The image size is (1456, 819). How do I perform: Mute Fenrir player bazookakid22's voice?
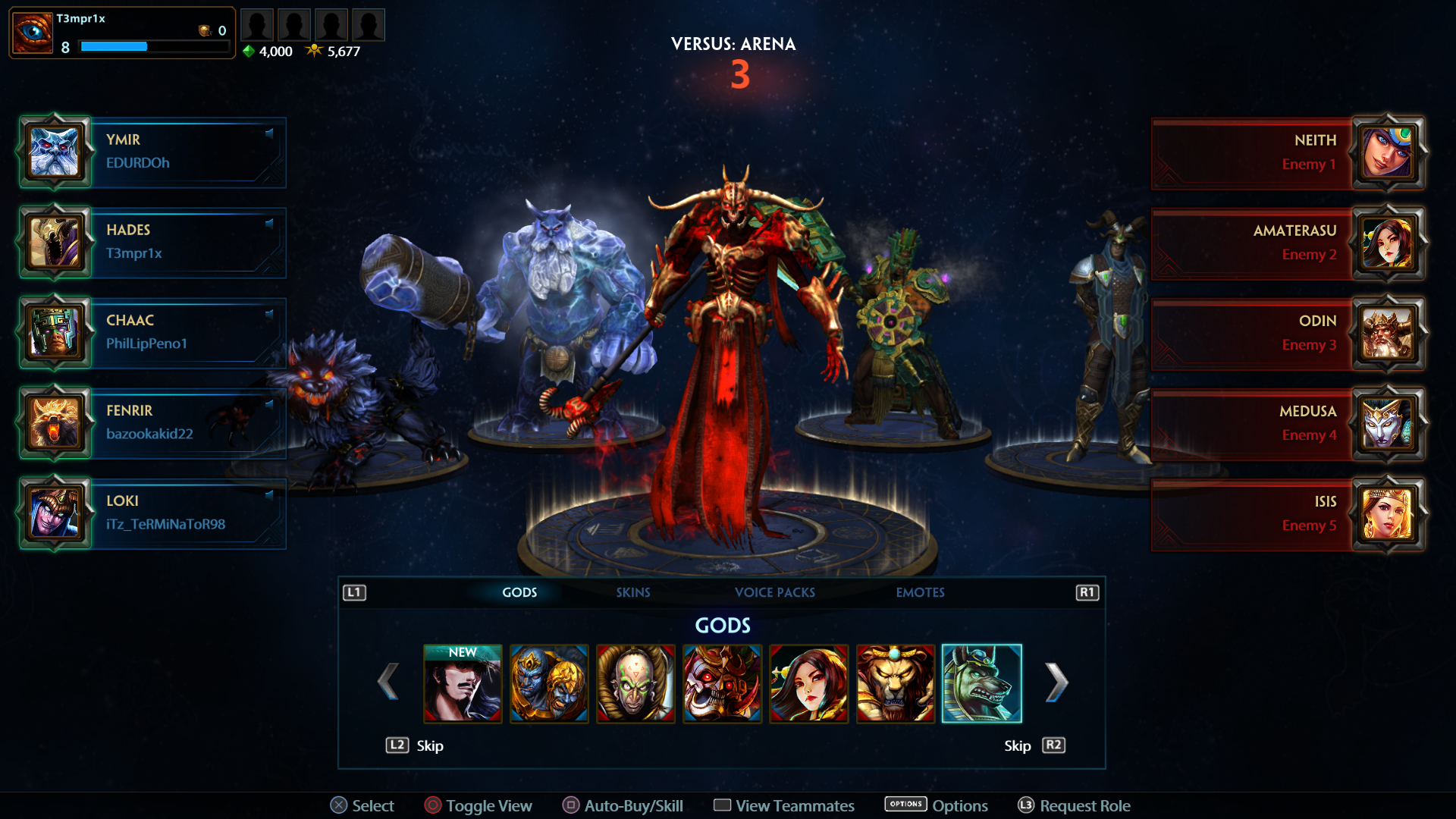pyautogui.click(x=269, y=405)
